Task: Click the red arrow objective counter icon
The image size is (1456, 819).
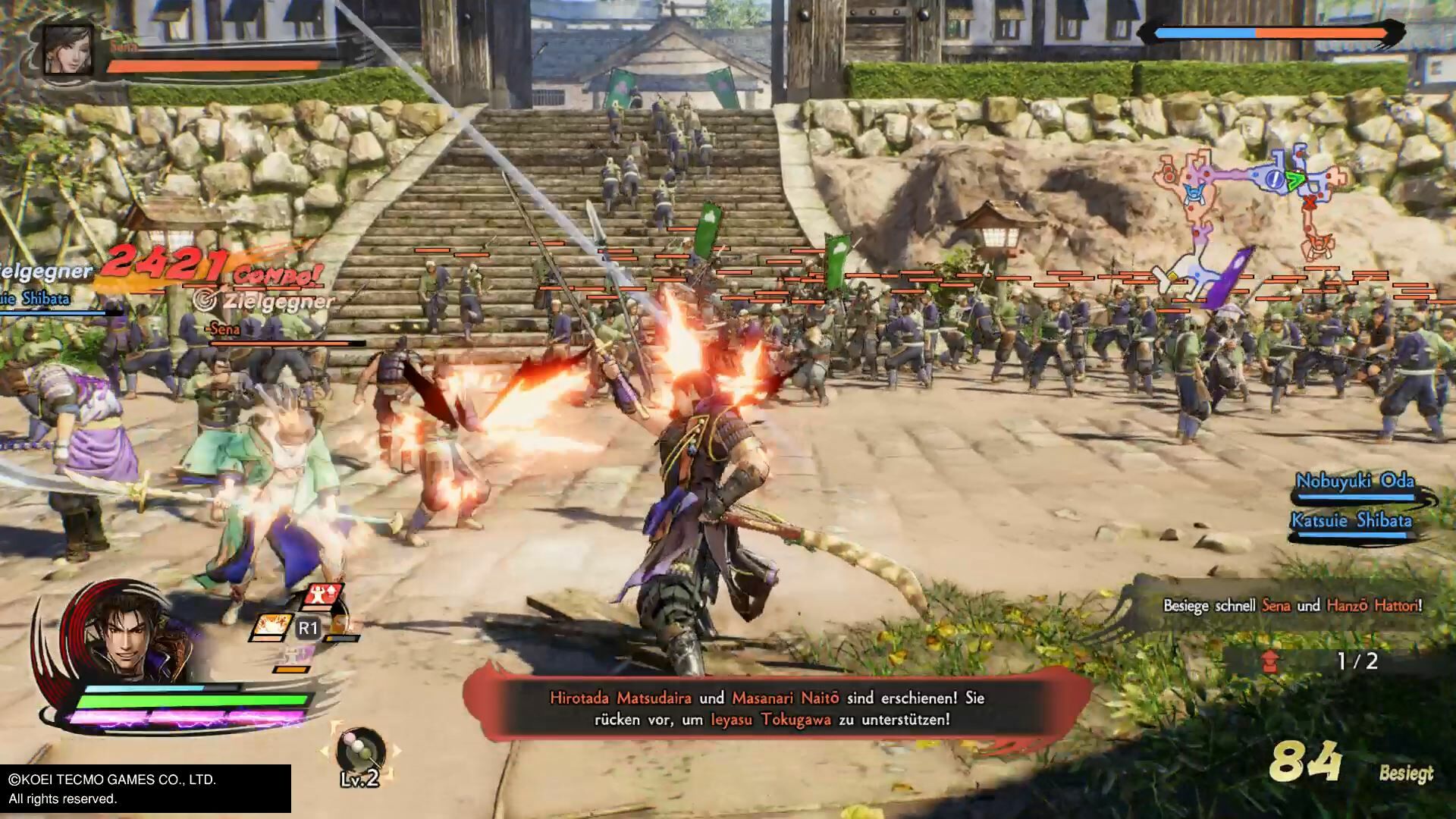Action: (1270, 661)
